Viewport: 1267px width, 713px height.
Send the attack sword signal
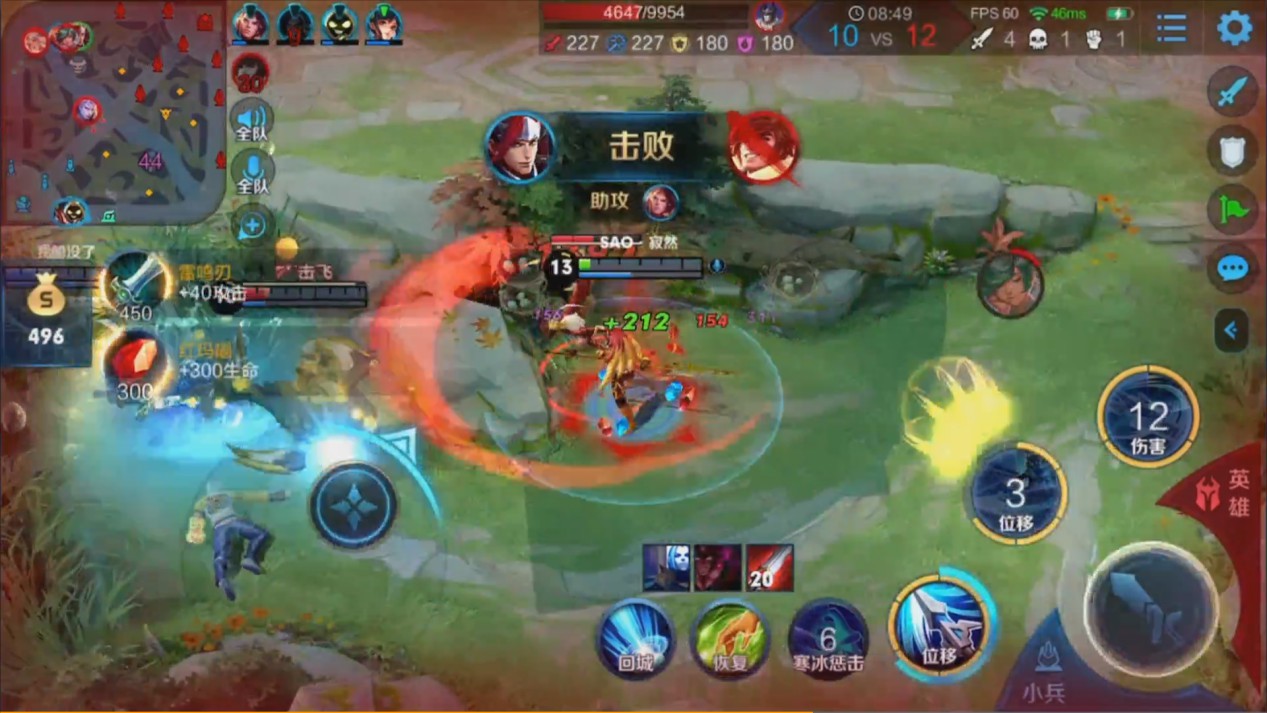tap(1232, 92)
